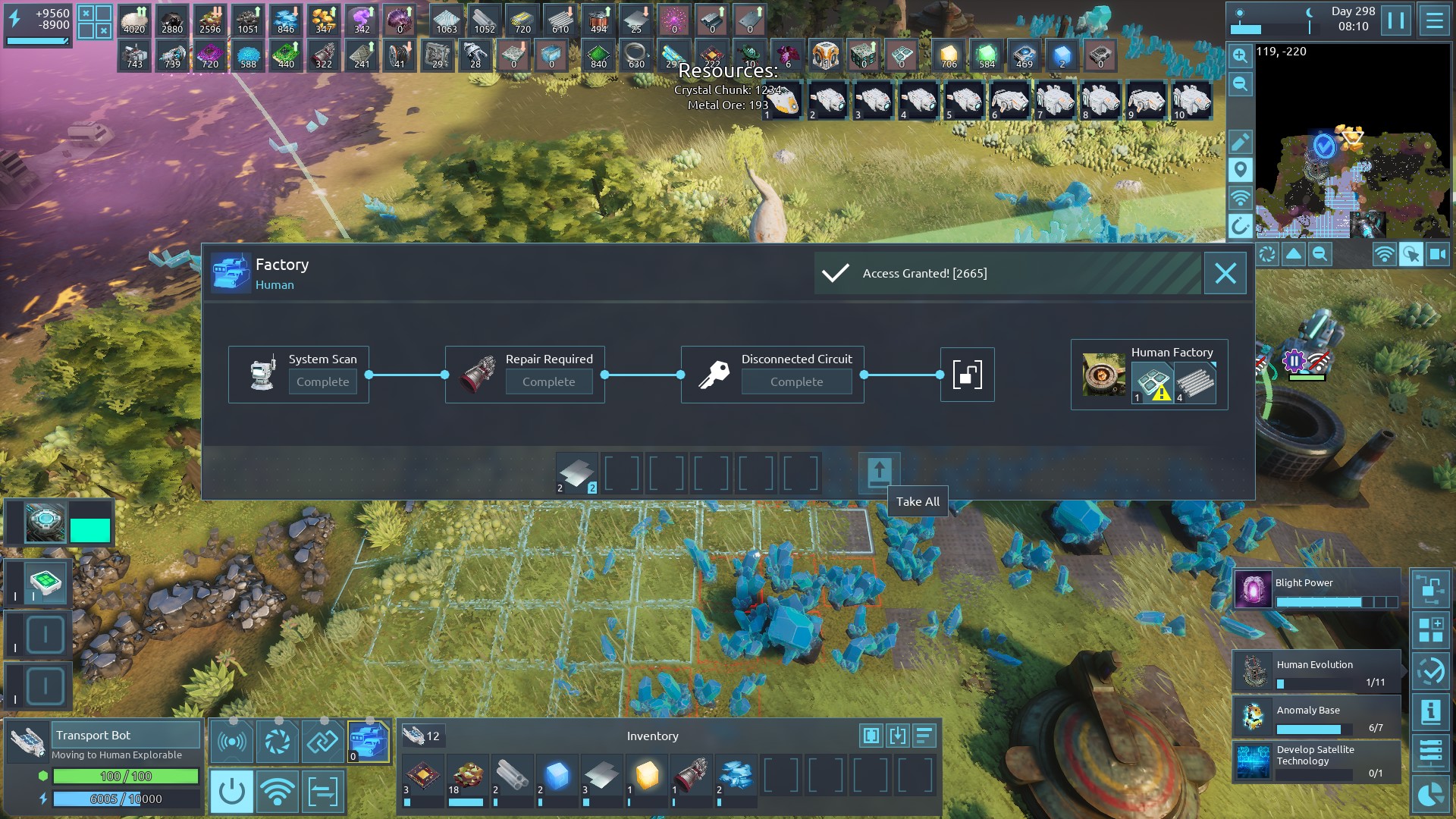The height and width of the screenshot is (819, 1456).
Task: Toggle the Transport Bot power button
Action: pyautogui.click(x=231, y=792)
